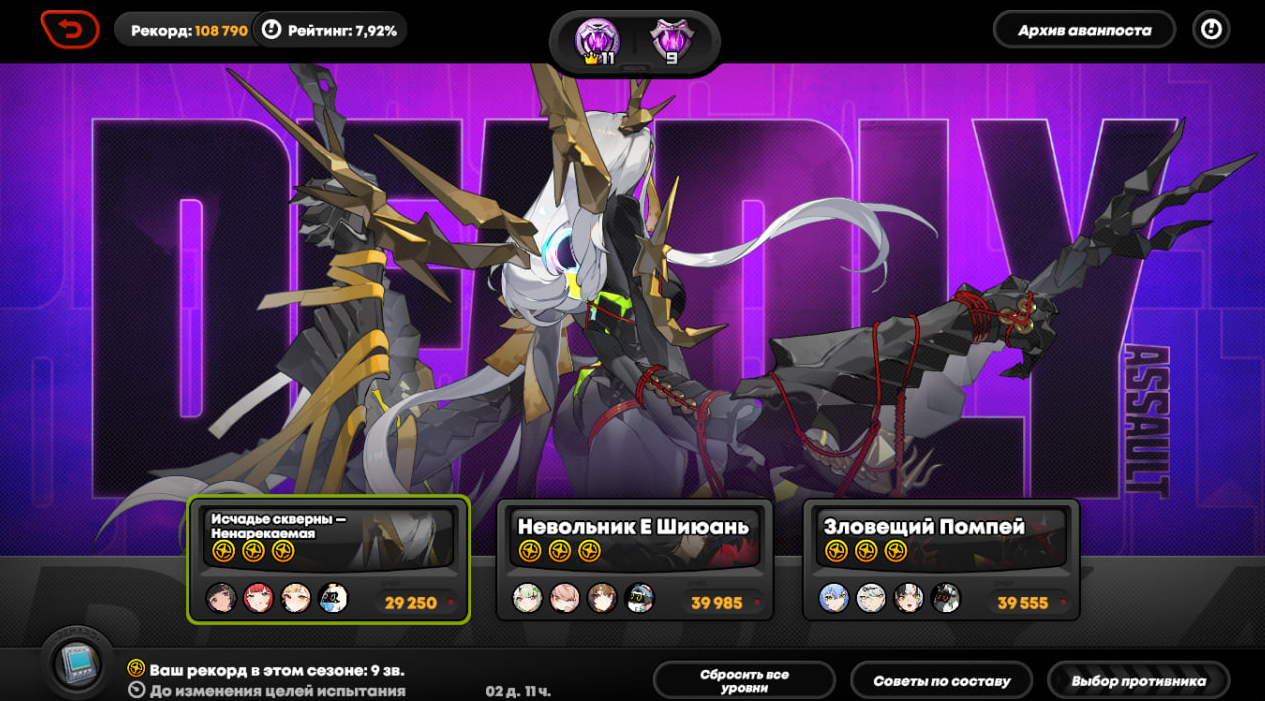
Task: Click the retro TV icon in the corner
Action: click(76, 665)
